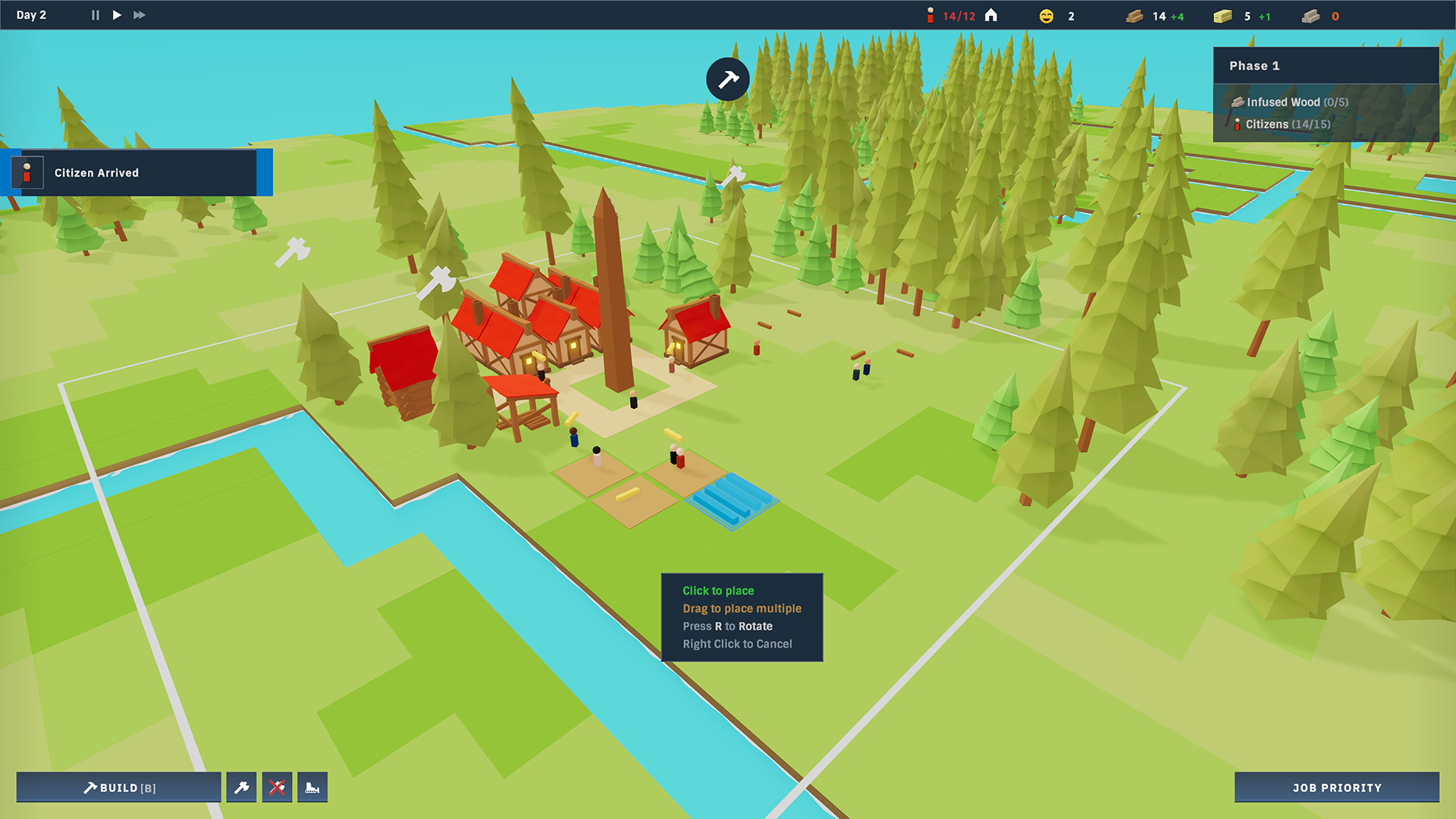Click the planks resource icon showing 5

[x=1222, y=15]
